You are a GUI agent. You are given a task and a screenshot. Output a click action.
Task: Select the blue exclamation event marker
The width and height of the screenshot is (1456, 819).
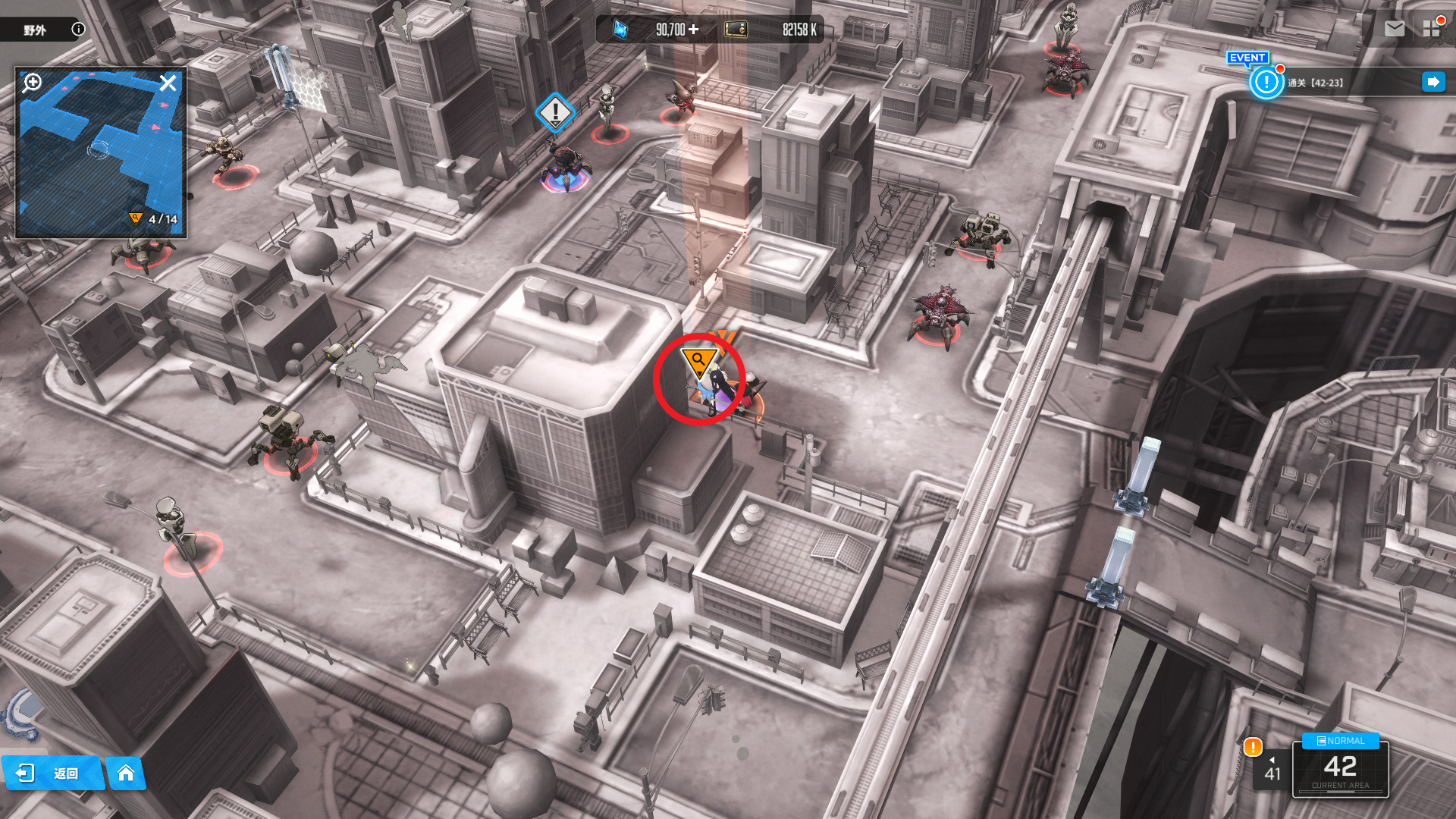click(555, 112)
